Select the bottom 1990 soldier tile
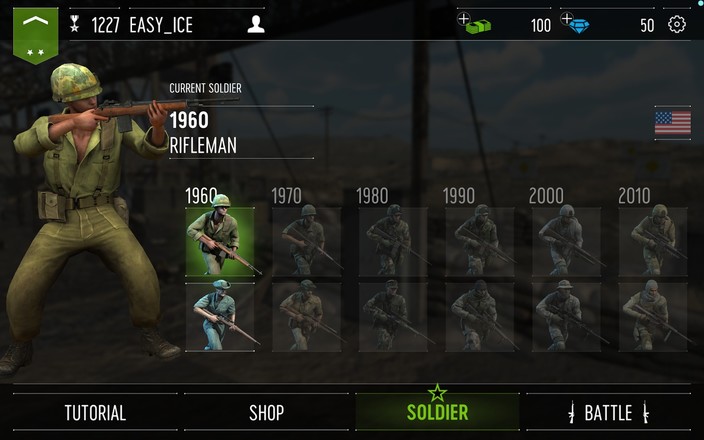This screenshot has width=704, height=440. (479, 316)
